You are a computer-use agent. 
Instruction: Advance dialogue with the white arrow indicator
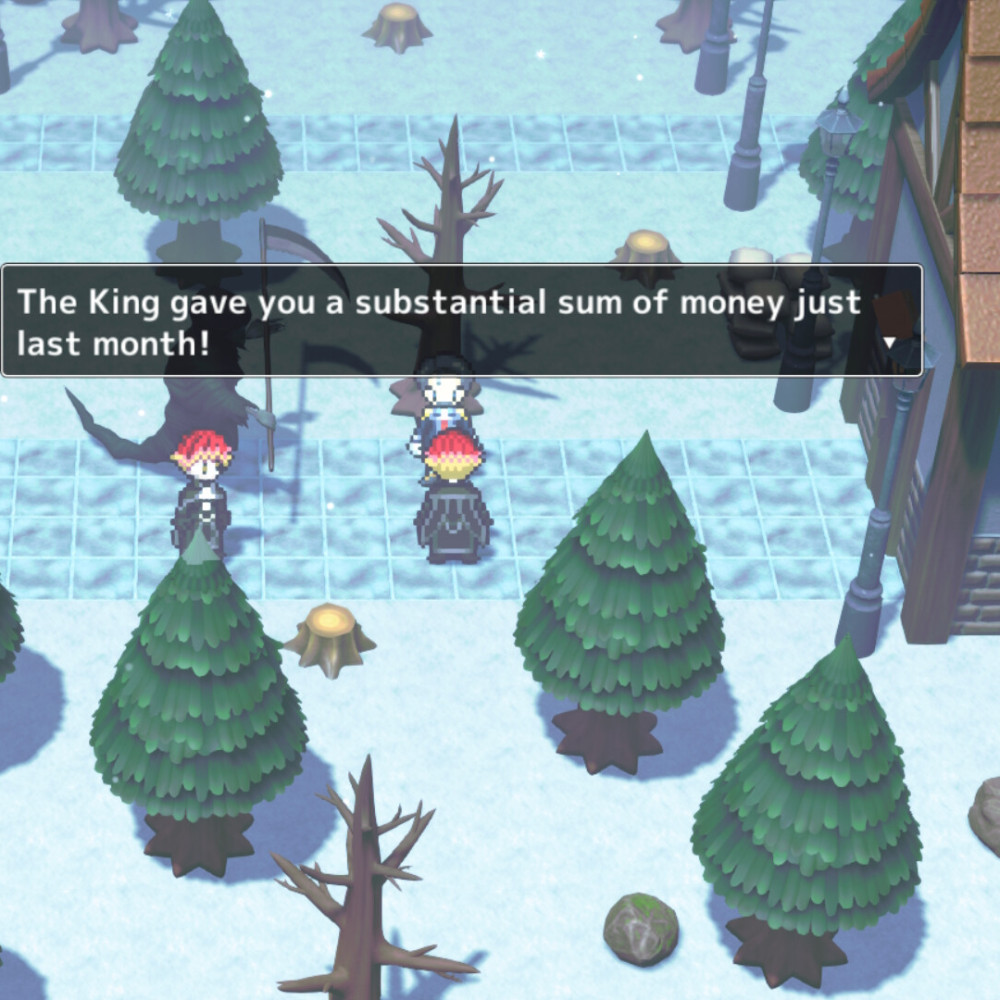coord(891,343)
